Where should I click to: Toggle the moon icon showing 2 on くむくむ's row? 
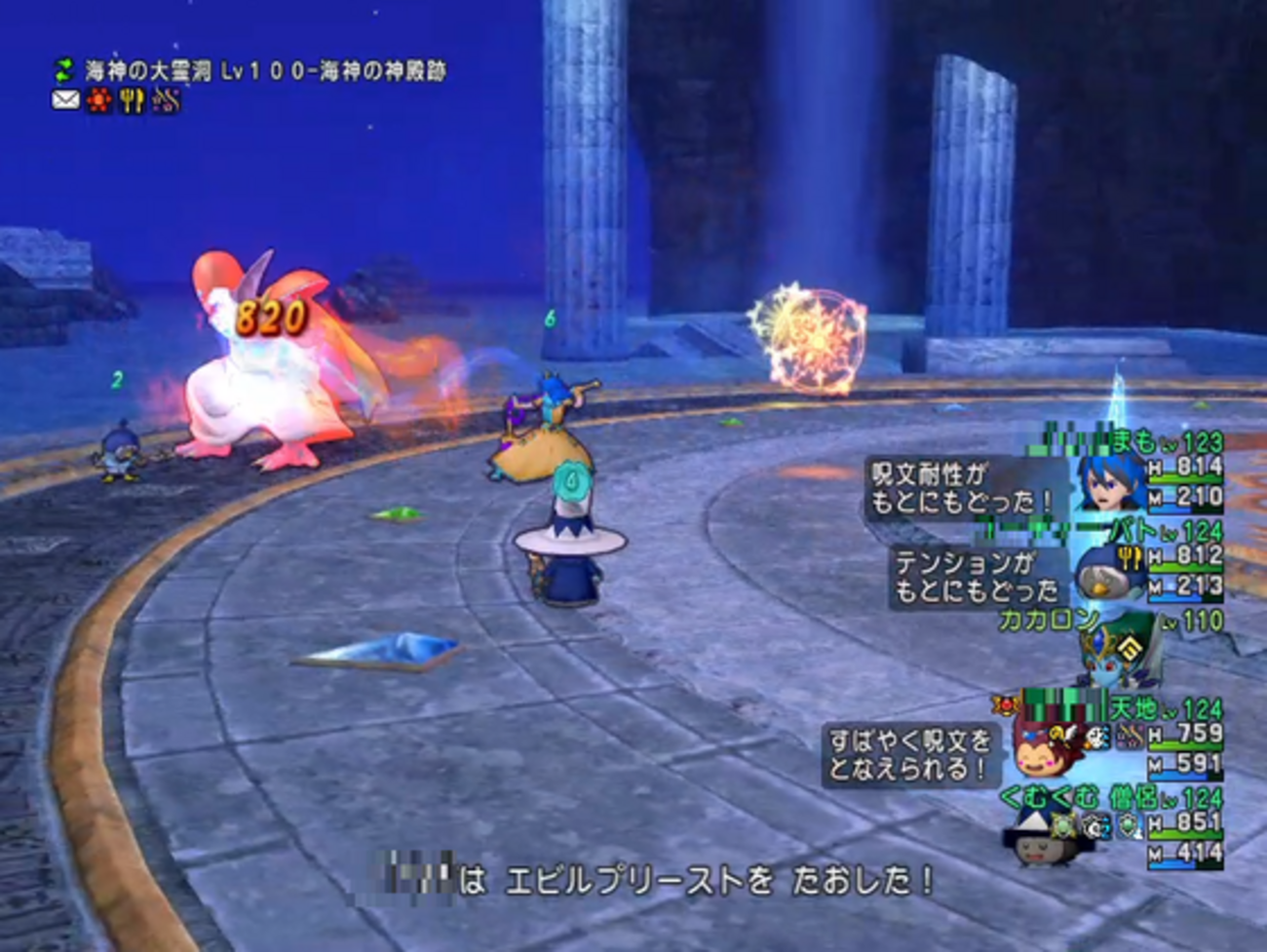point(1094,826)
